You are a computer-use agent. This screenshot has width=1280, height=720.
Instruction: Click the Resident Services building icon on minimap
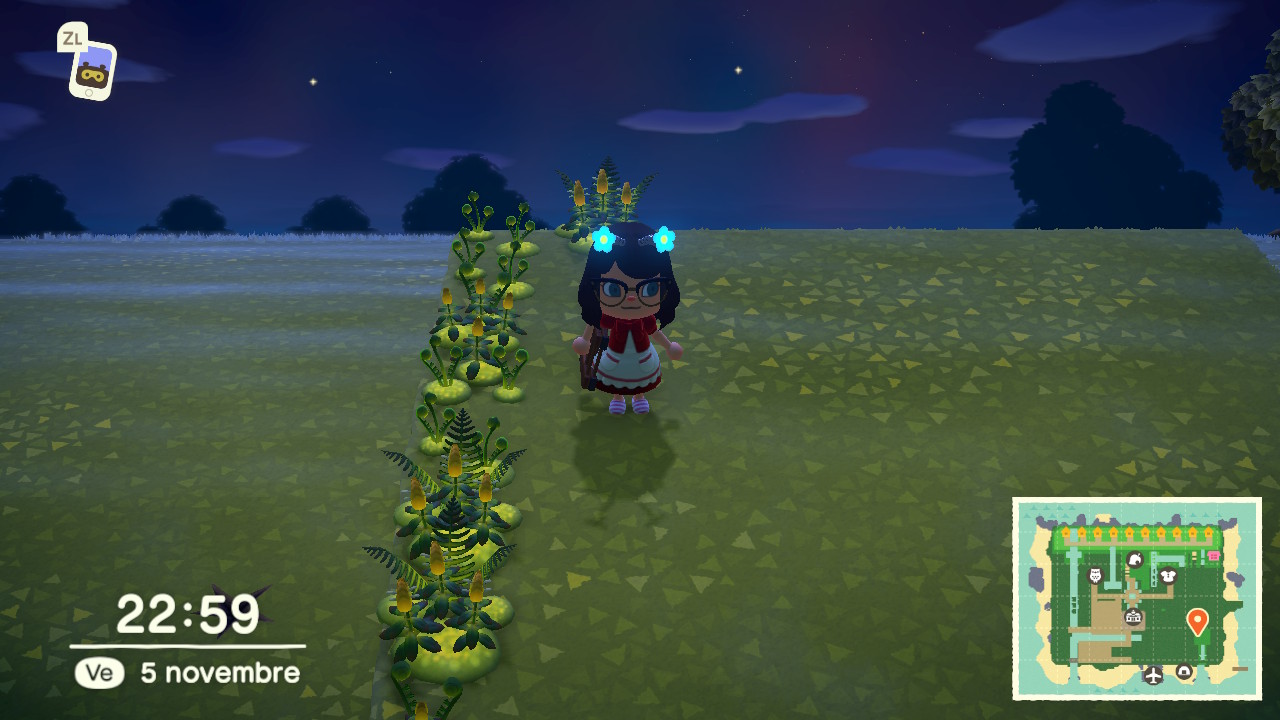point(1134,617)
